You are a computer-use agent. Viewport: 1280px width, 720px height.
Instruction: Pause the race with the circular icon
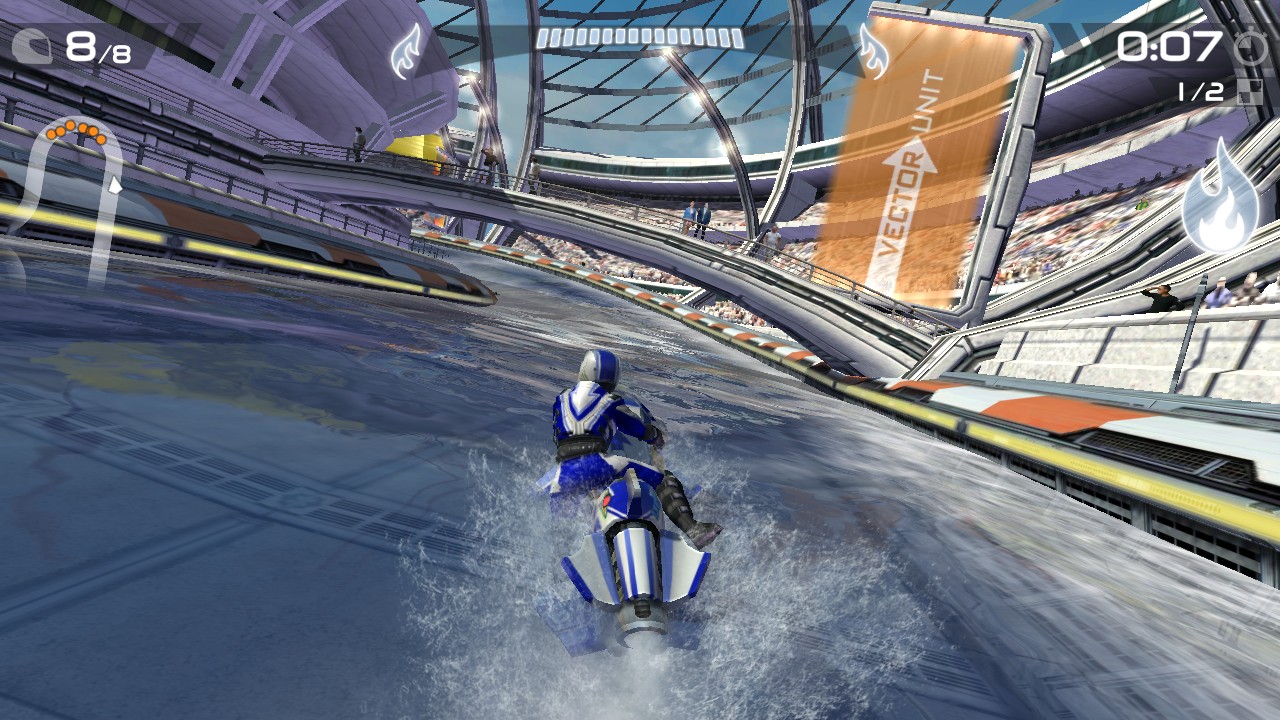[x=1248, y=48]
